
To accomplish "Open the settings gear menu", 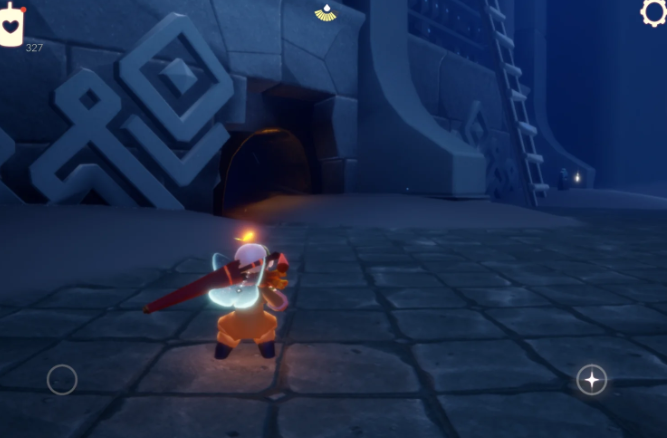I will [x=654, y=11].
